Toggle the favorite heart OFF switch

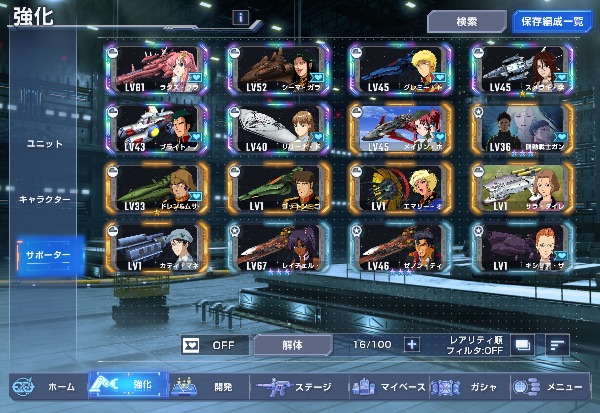point(214,345)
